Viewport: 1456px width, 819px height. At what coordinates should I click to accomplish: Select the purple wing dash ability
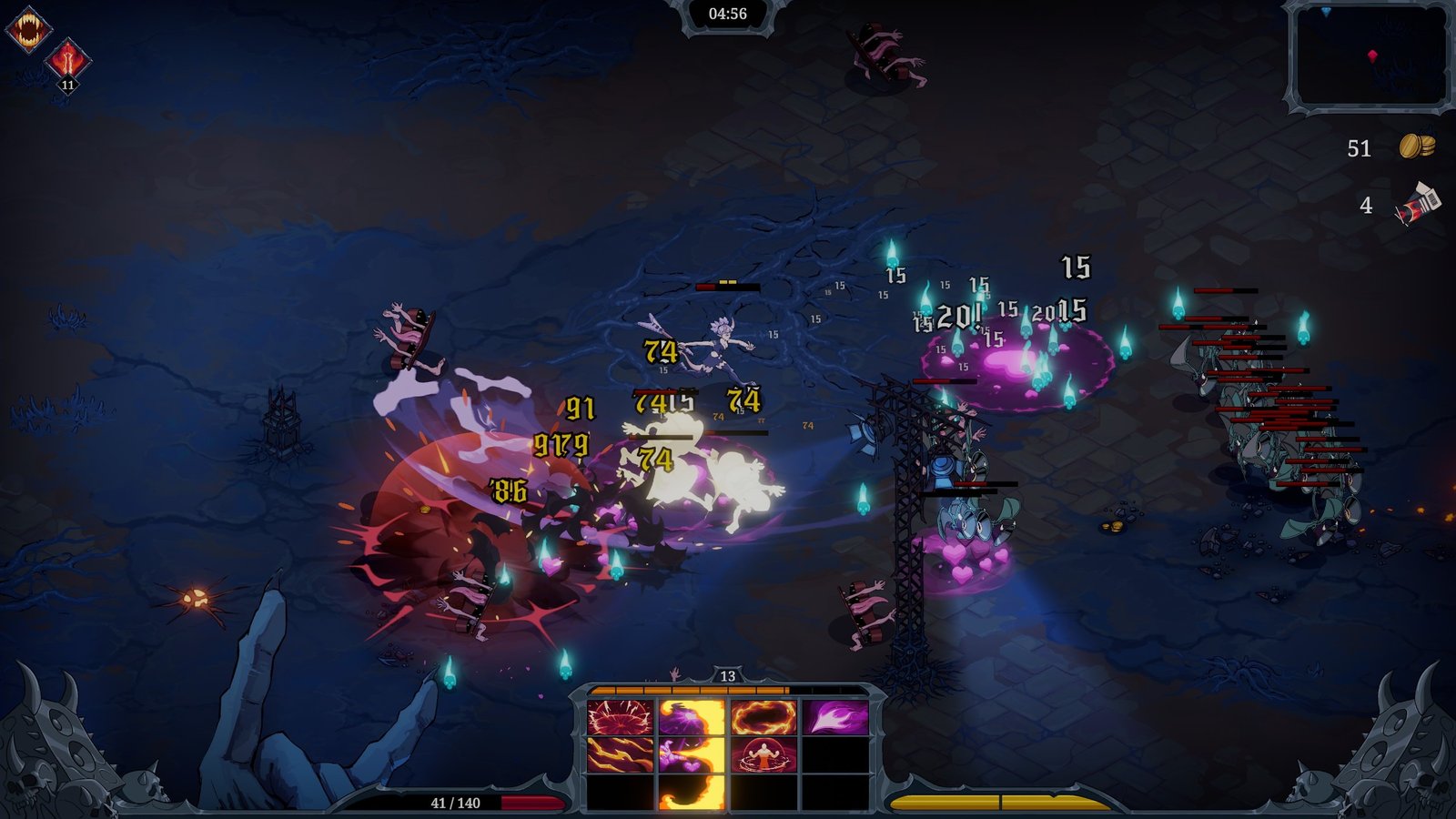coord(834,718)
